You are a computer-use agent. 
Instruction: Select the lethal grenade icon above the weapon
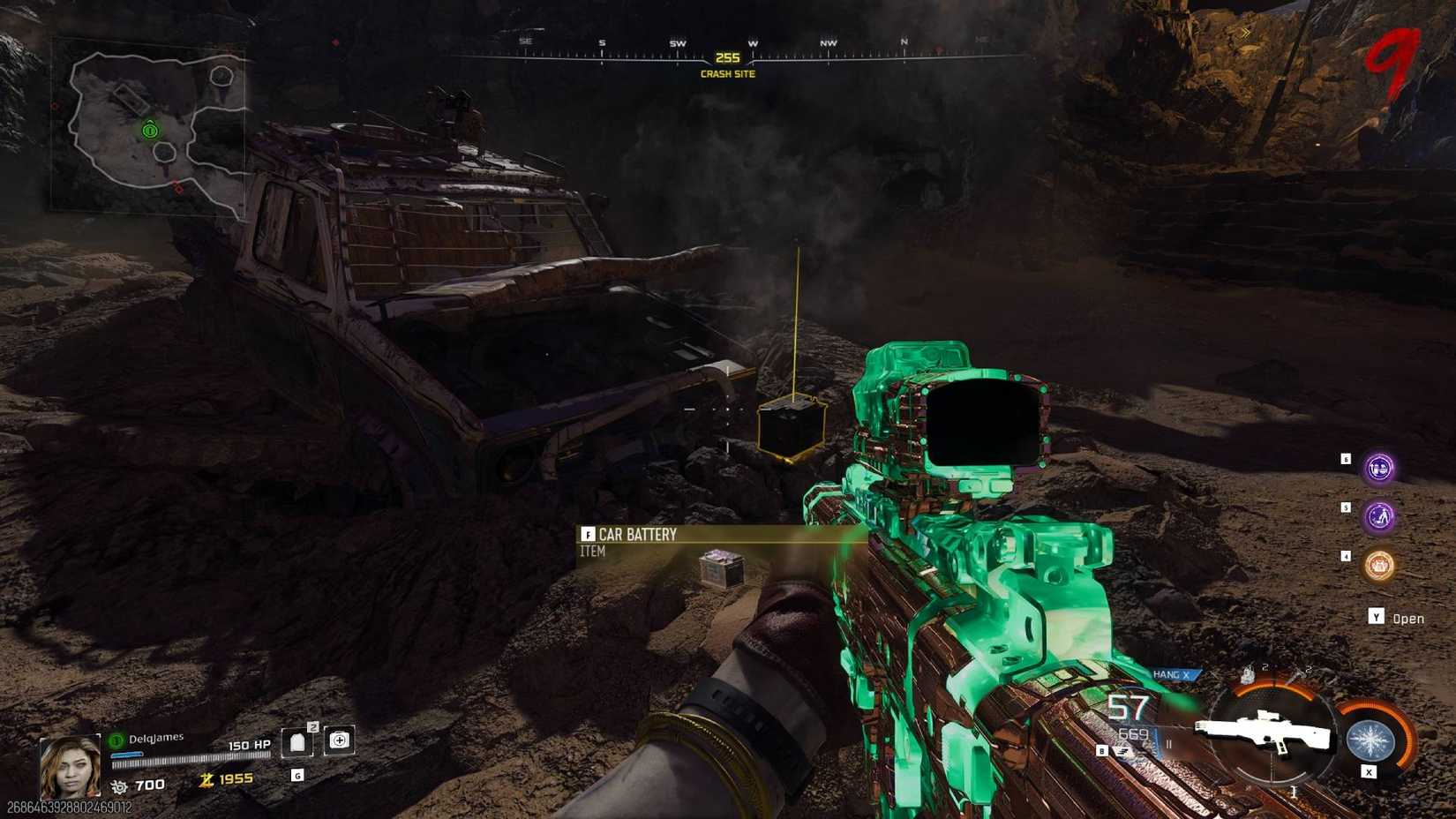tap(1247, 672)
